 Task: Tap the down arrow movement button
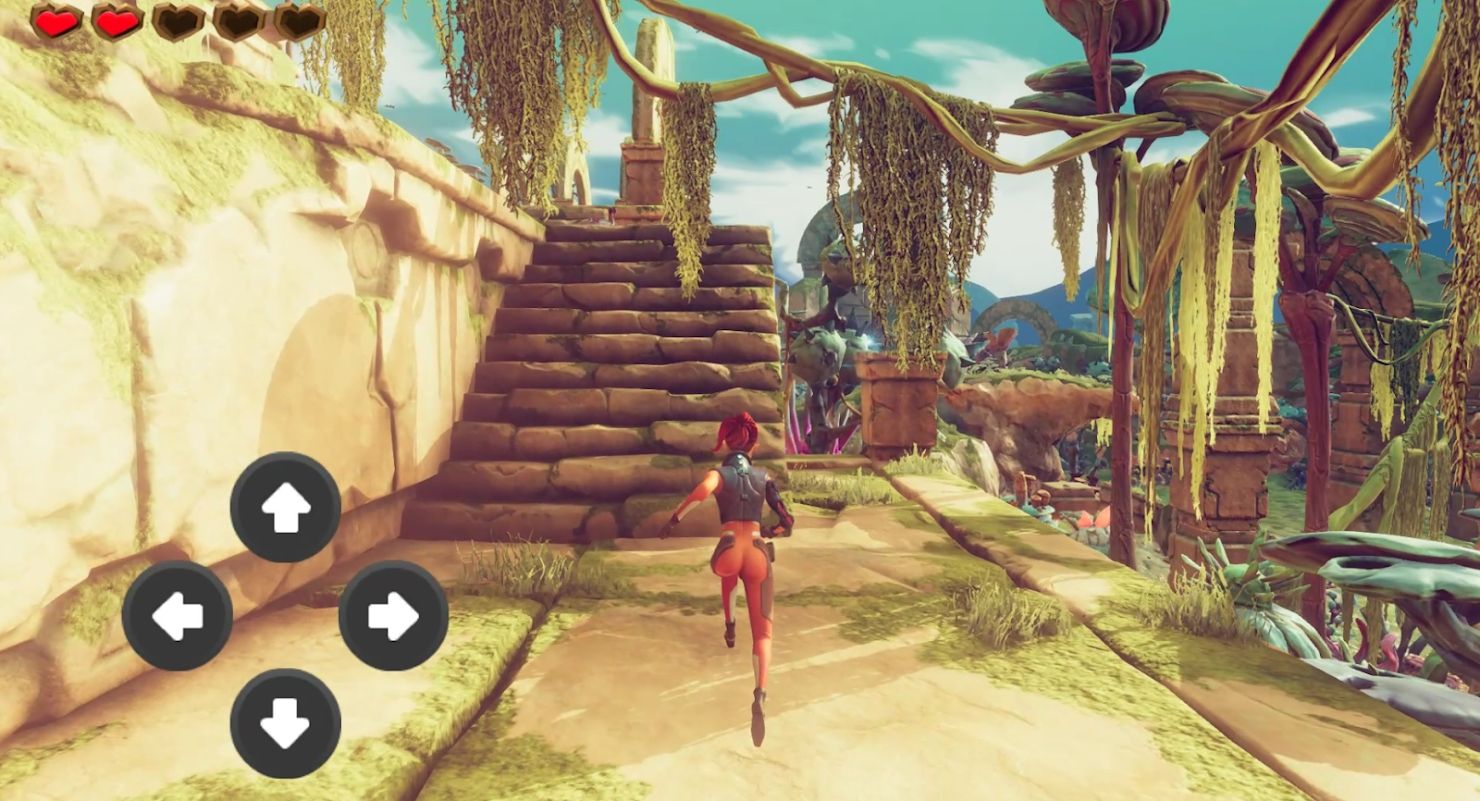point(285,723)
